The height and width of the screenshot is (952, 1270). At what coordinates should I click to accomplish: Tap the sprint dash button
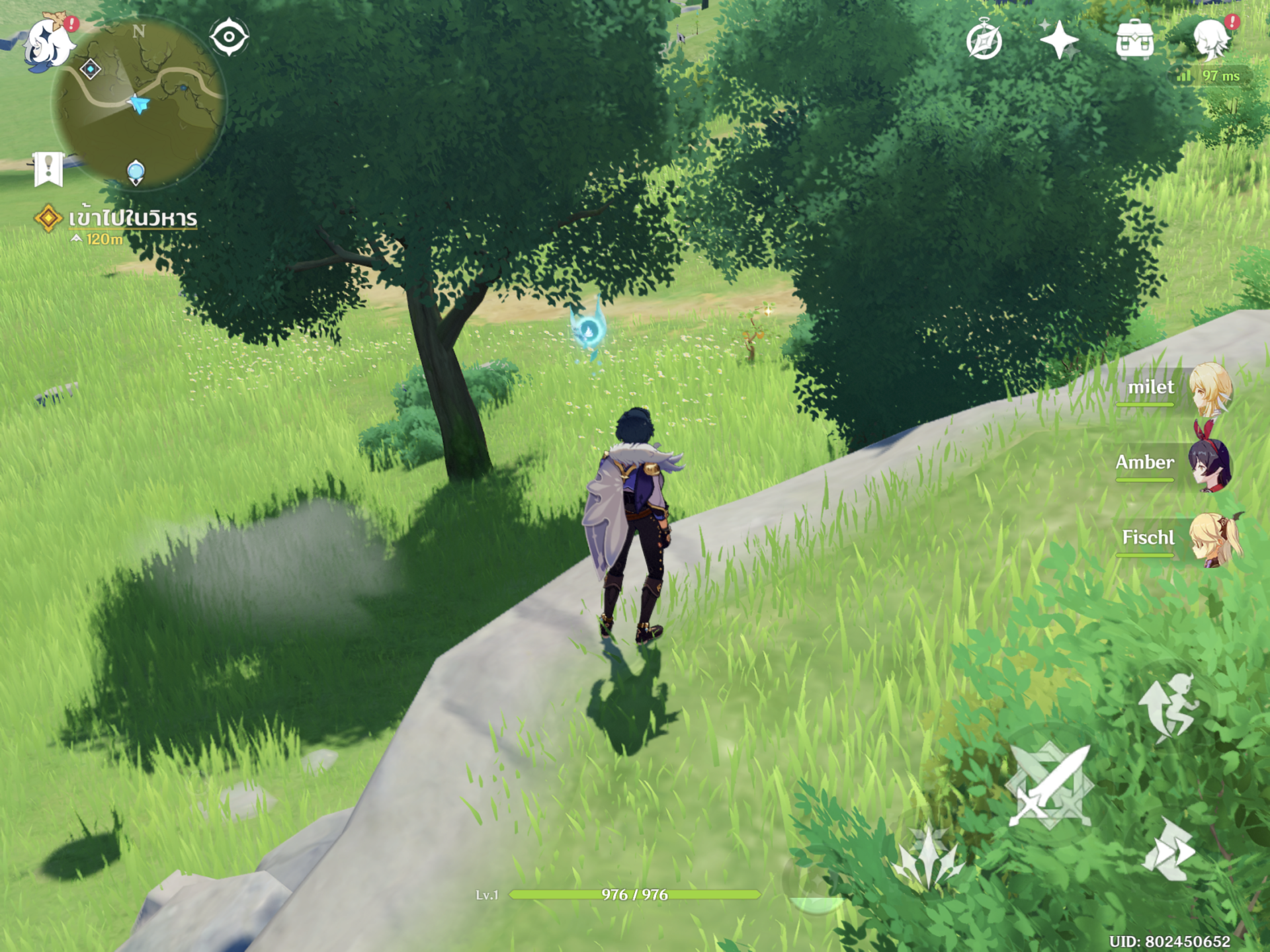click(1169, 852)
